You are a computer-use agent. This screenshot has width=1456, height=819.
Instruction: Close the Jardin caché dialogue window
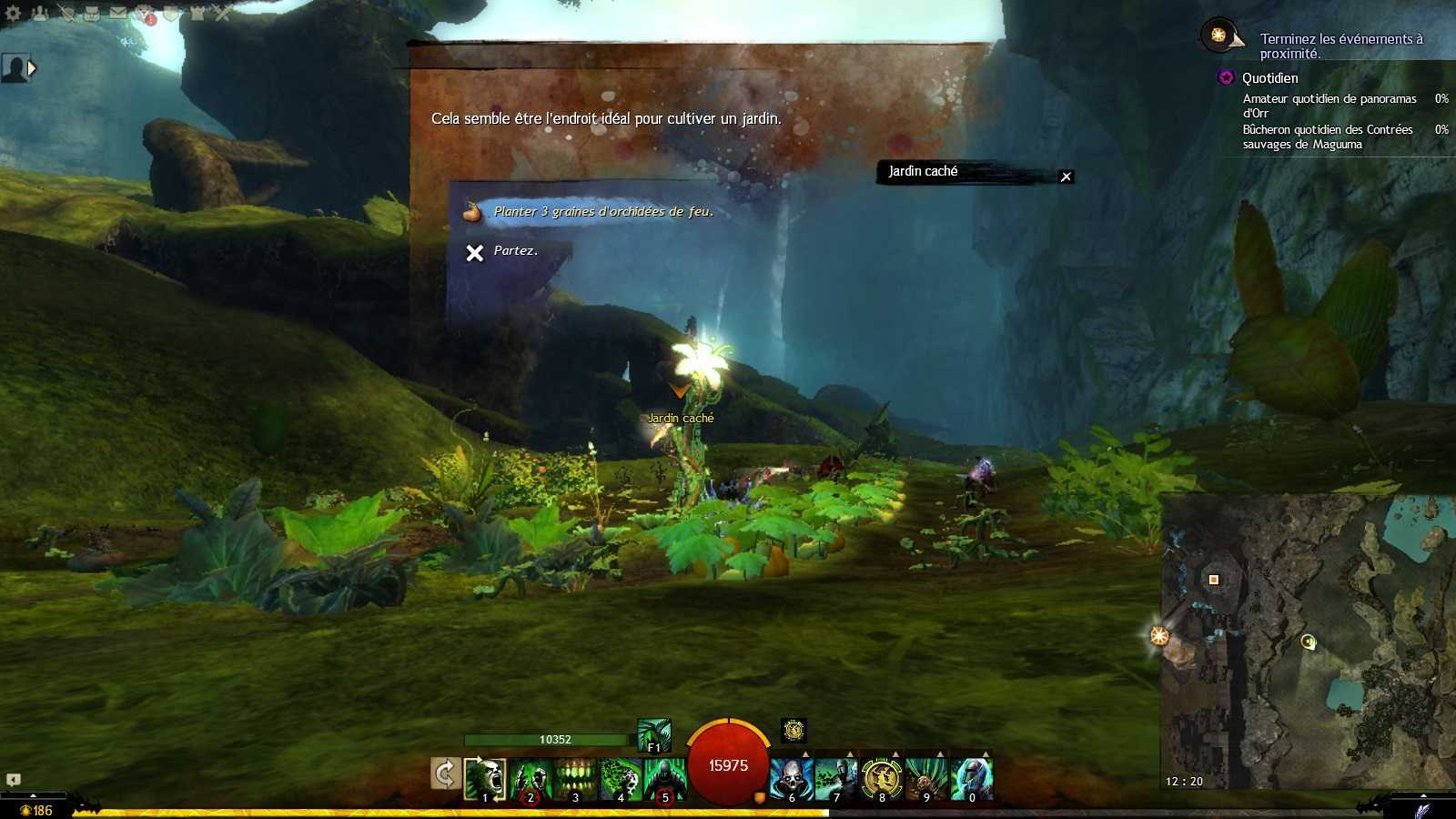(1066, 177)
